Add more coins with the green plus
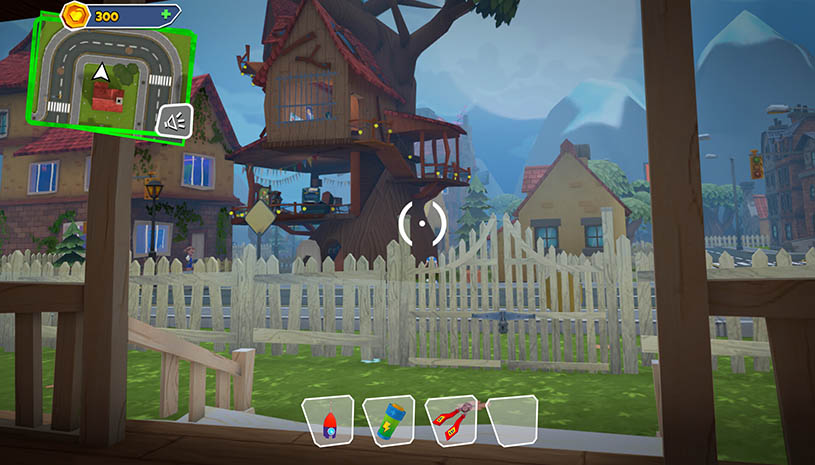Viewport: 815px width, 465px height. pyautogui.click(x=166, y=16)
